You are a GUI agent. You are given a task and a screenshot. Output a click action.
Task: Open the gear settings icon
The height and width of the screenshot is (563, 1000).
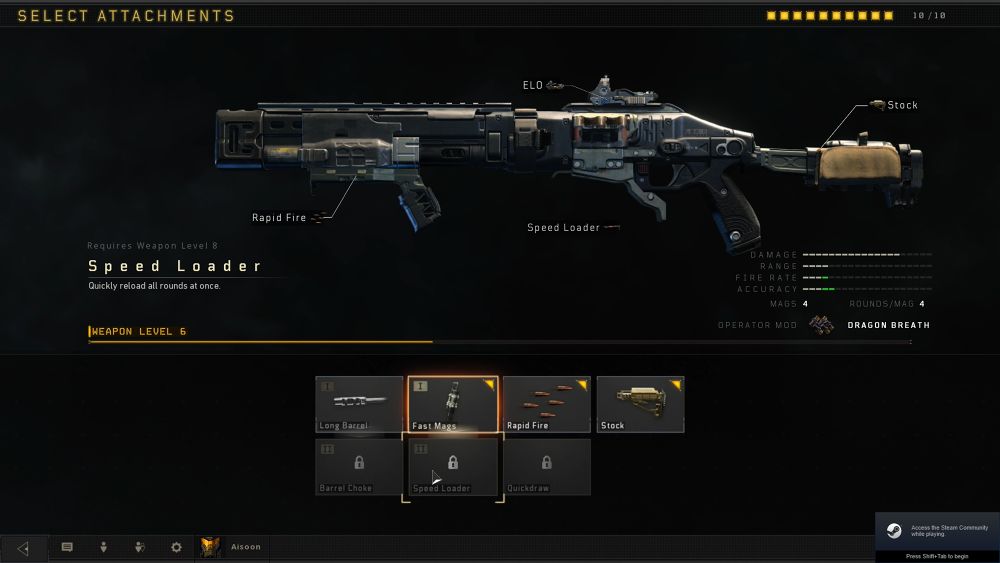point(176,548)
